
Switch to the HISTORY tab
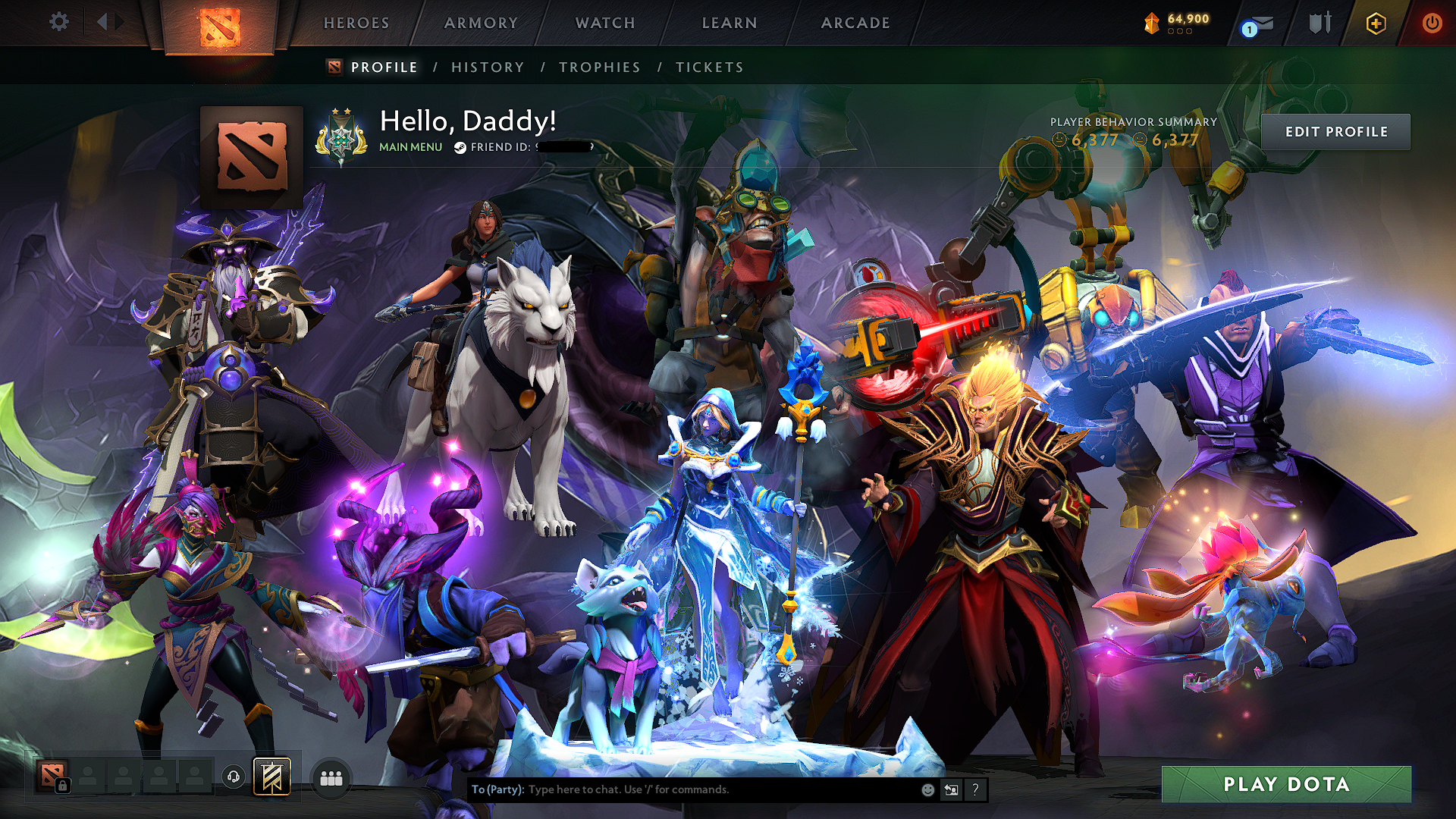[x=486, y=67]
